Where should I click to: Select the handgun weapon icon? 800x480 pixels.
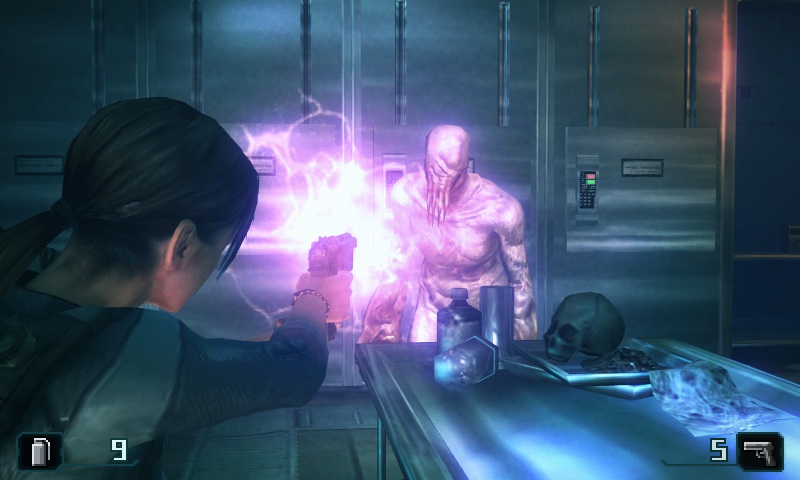[759, 451]
